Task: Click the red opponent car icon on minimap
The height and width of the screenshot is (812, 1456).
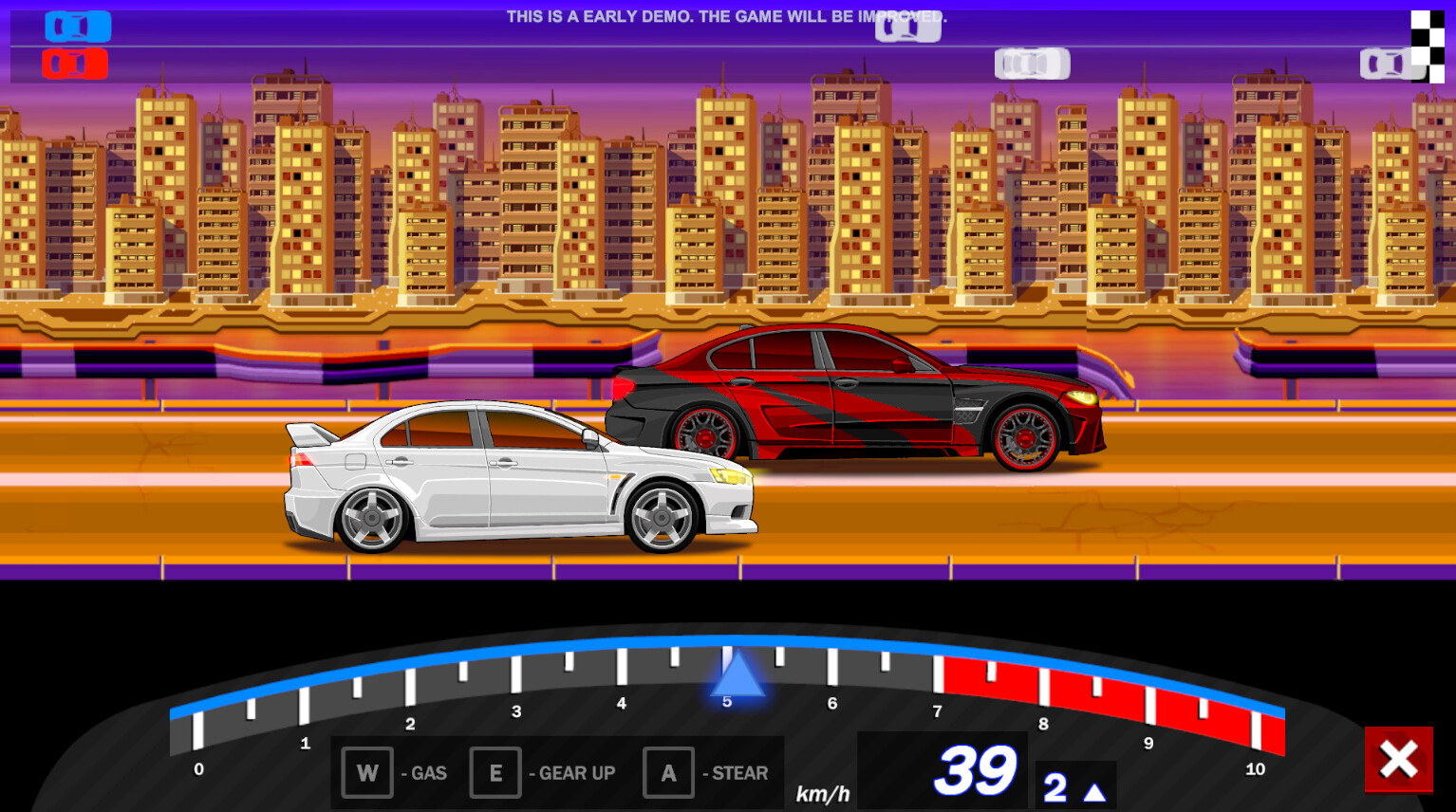Action: click(x=74, y=64)
